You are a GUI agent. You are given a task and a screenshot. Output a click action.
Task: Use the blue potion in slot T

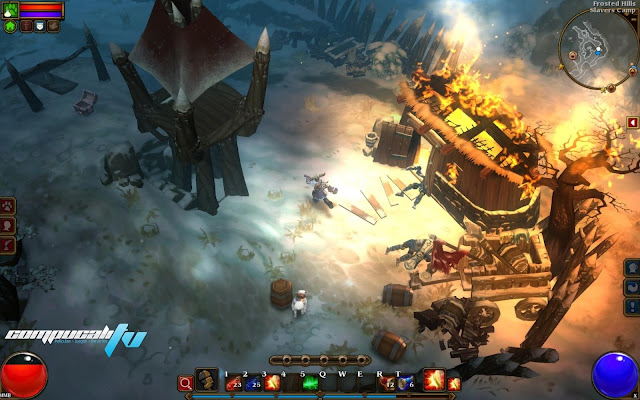(403, 381)
